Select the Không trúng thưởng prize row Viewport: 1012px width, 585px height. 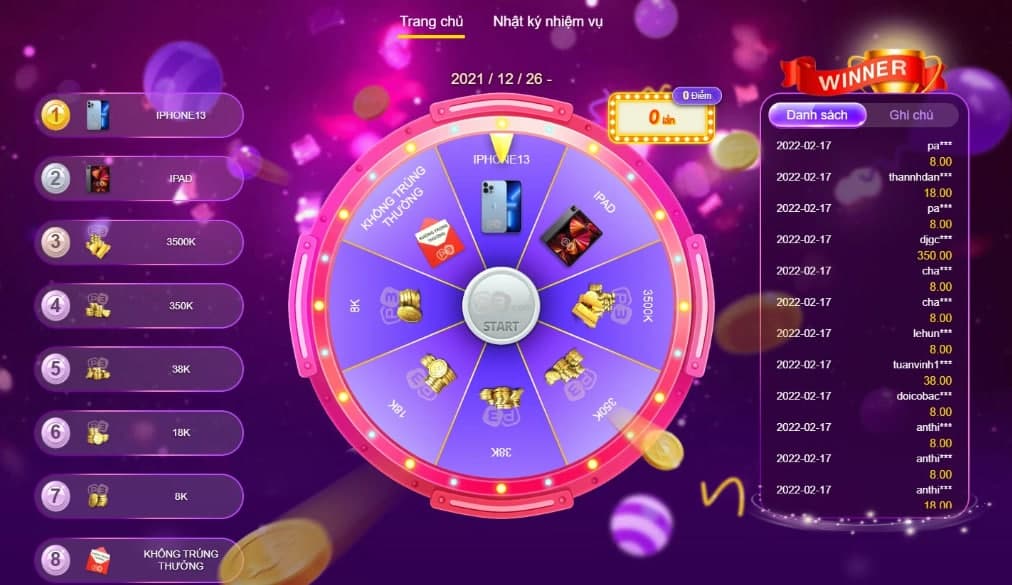pos(140,559)
